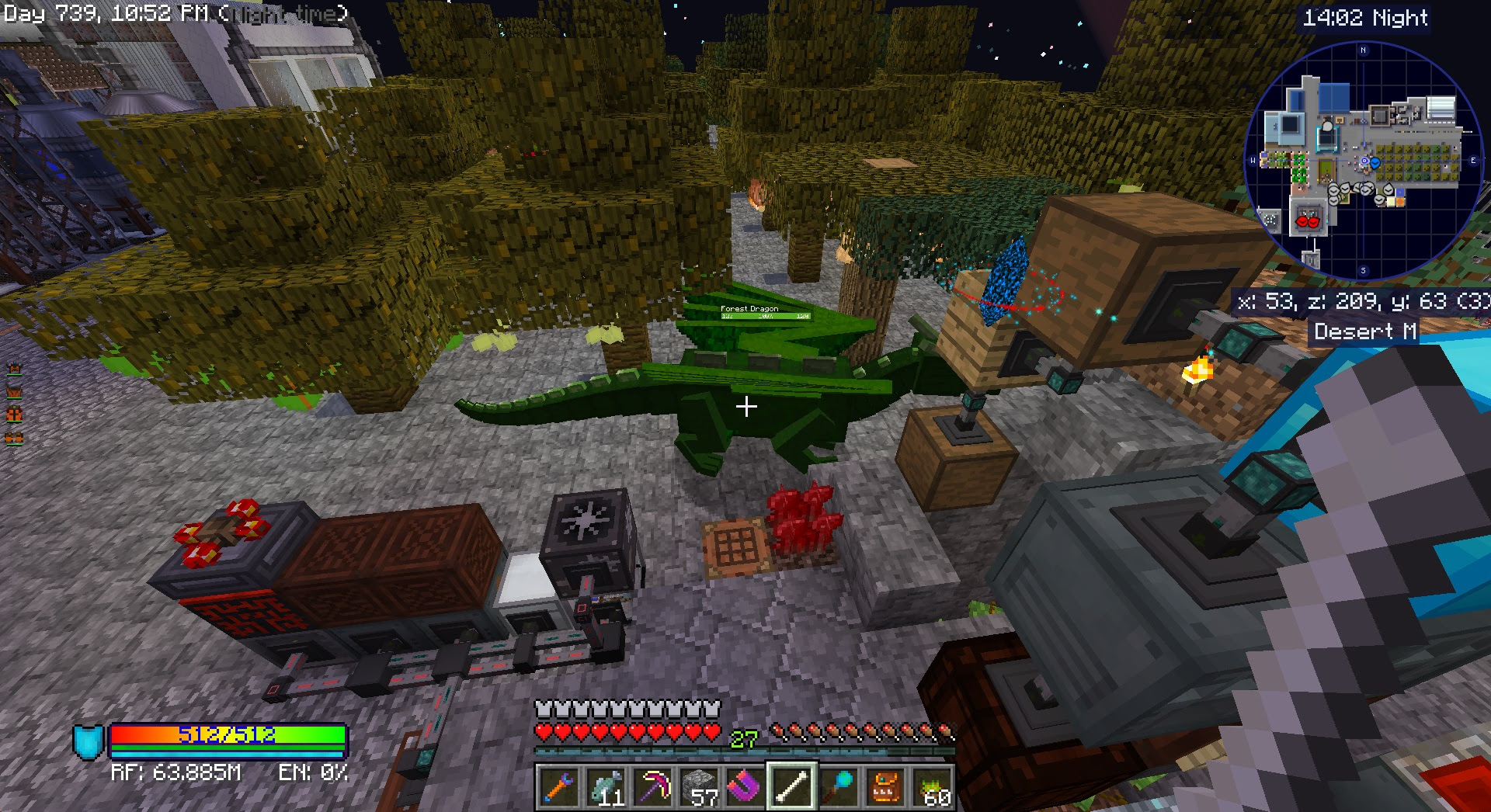This screenshot has width=1491, height=812.
Task: Select the sapling stack of 60
Action: [933, 786]
